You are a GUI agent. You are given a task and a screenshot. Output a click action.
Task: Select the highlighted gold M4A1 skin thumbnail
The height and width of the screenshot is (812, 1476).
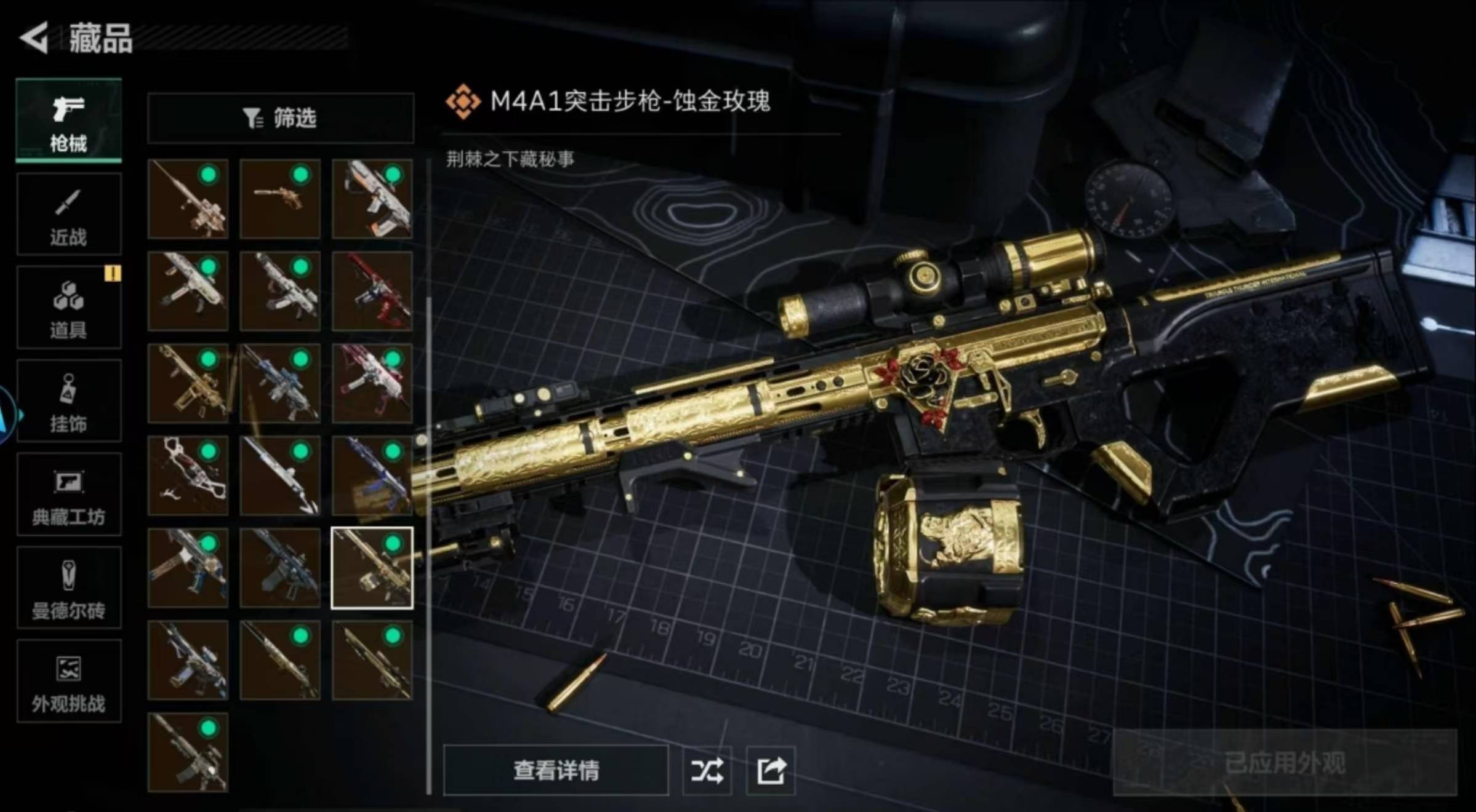(x=372, y=568)
